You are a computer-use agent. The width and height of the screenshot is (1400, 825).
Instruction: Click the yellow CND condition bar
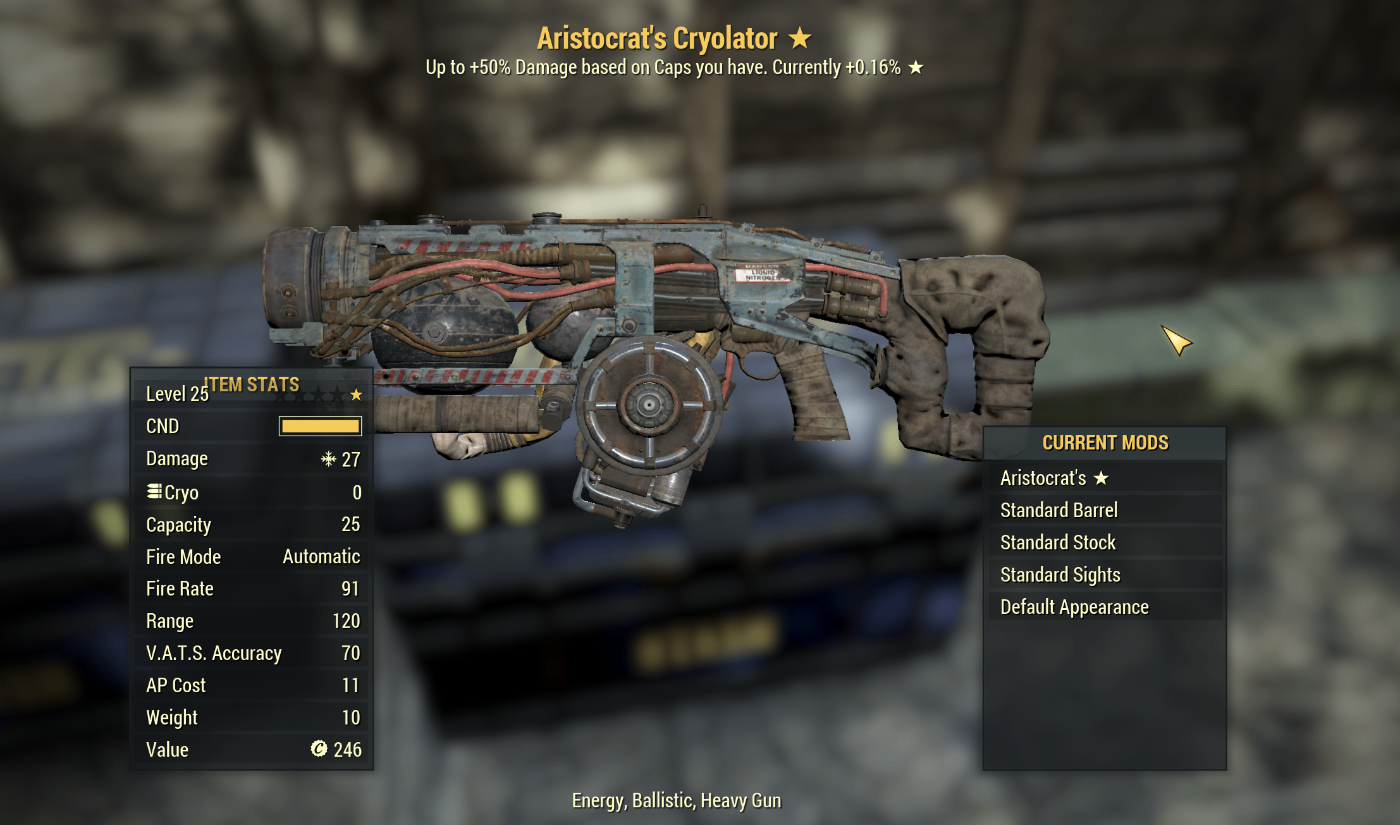coord(318,425)
